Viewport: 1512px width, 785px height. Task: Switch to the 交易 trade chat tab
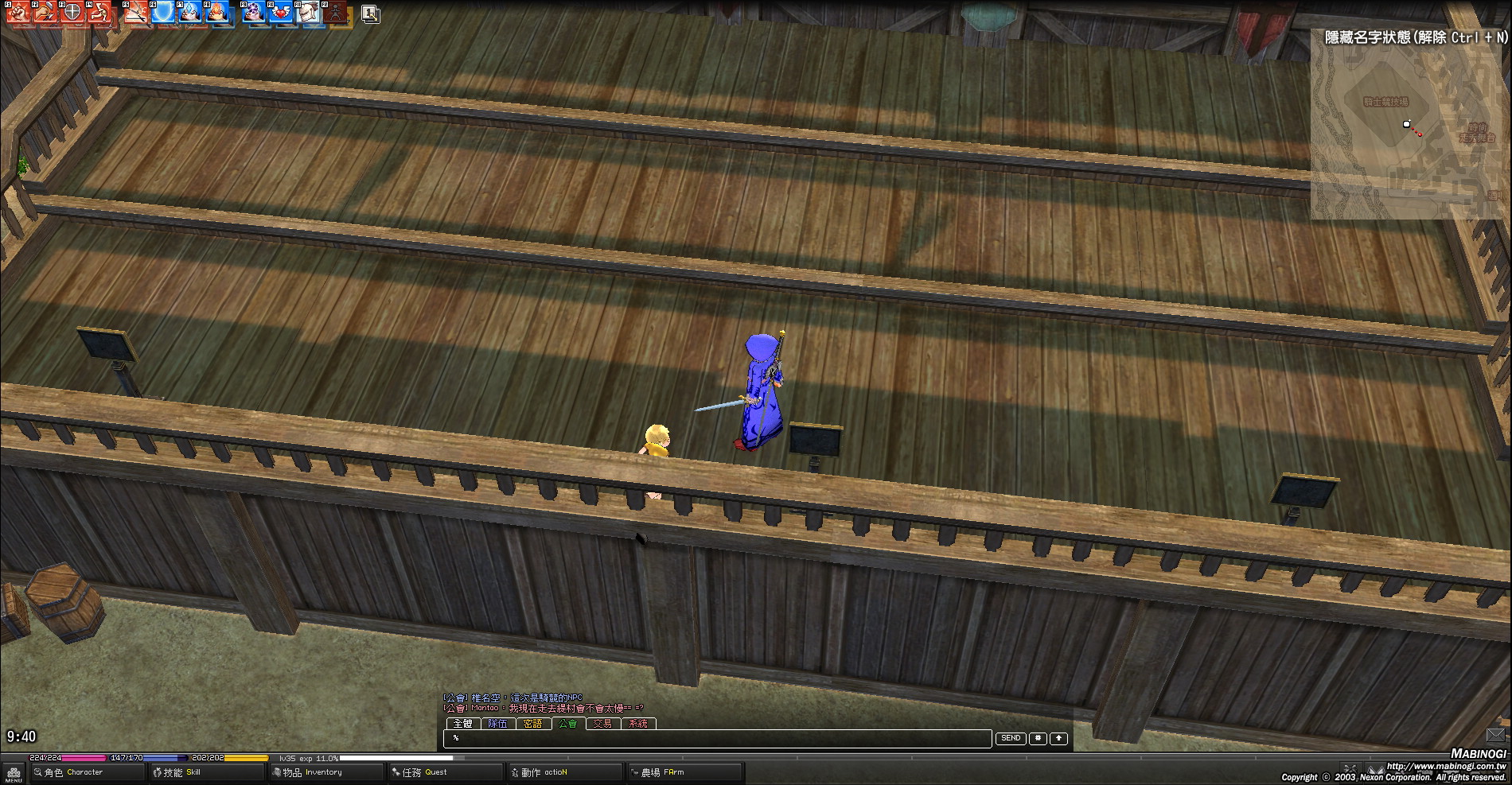(x=602, y=724)
